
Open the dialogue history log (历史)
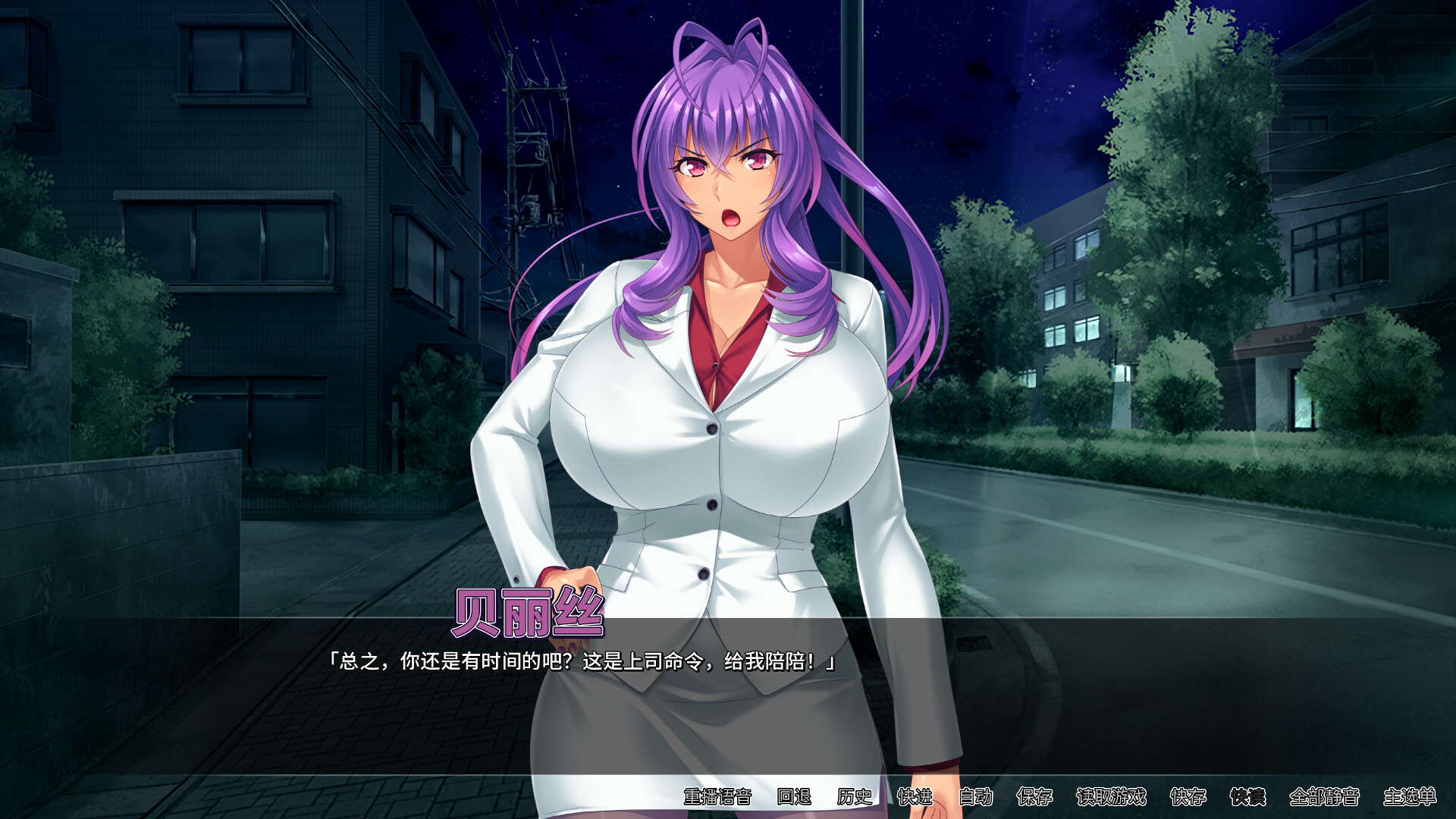854,797
